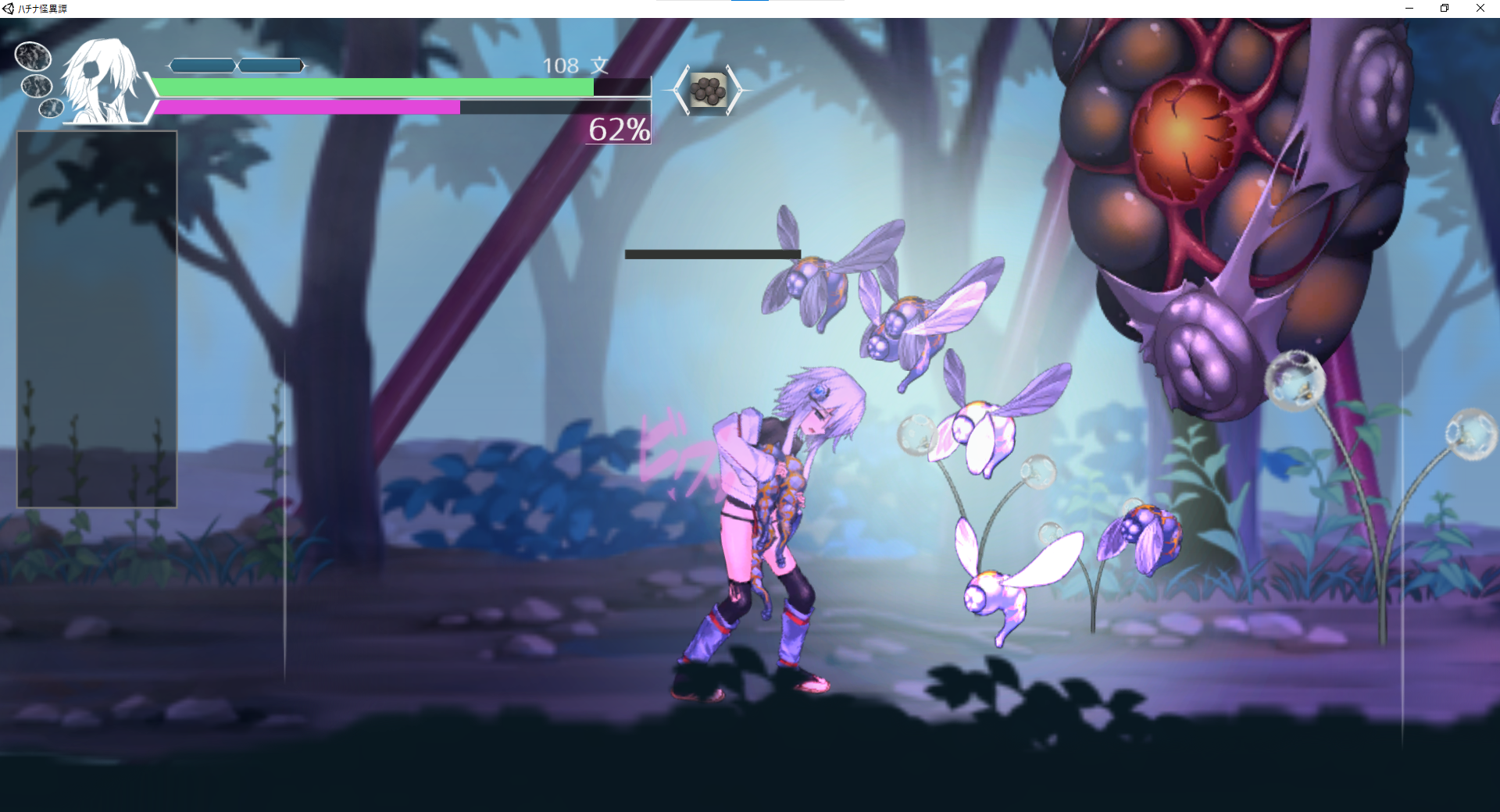Minimize the game window
This screenshot has width=1500, height=812.
tap(1409, 9)
